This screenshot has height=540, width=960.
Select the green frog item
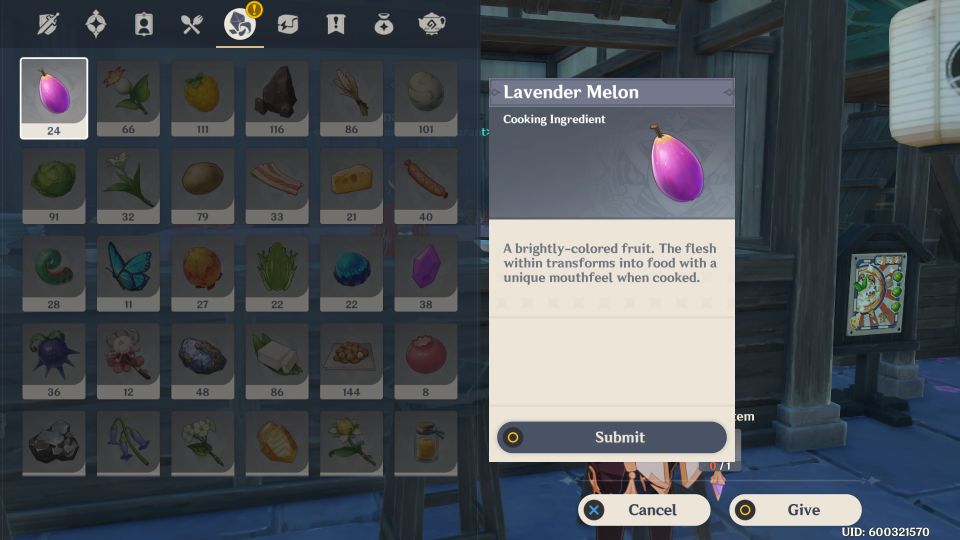tap(277, 273)
